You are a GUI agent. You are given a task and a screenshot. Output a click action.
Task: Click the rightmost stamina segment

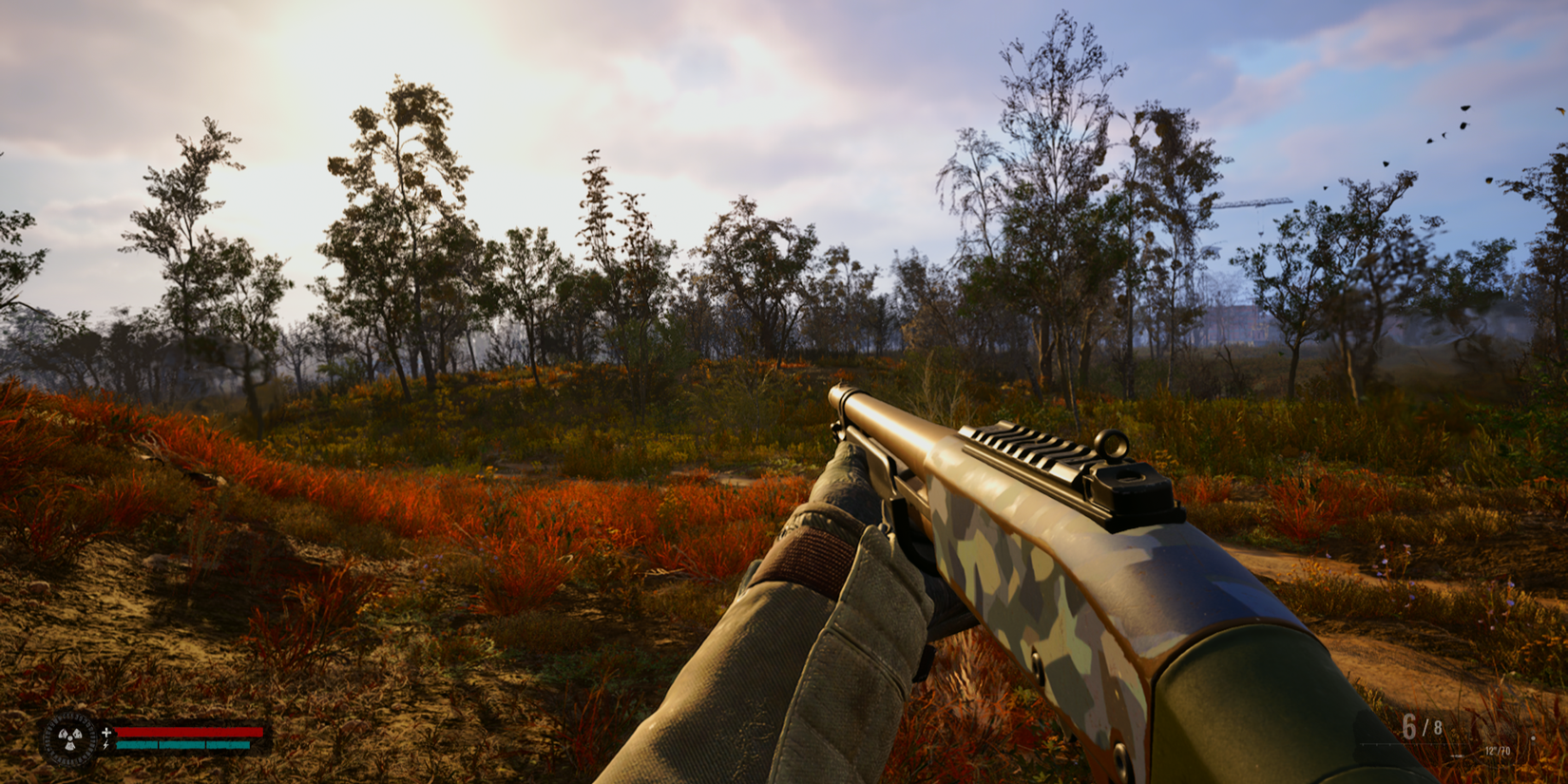(228, 745)
